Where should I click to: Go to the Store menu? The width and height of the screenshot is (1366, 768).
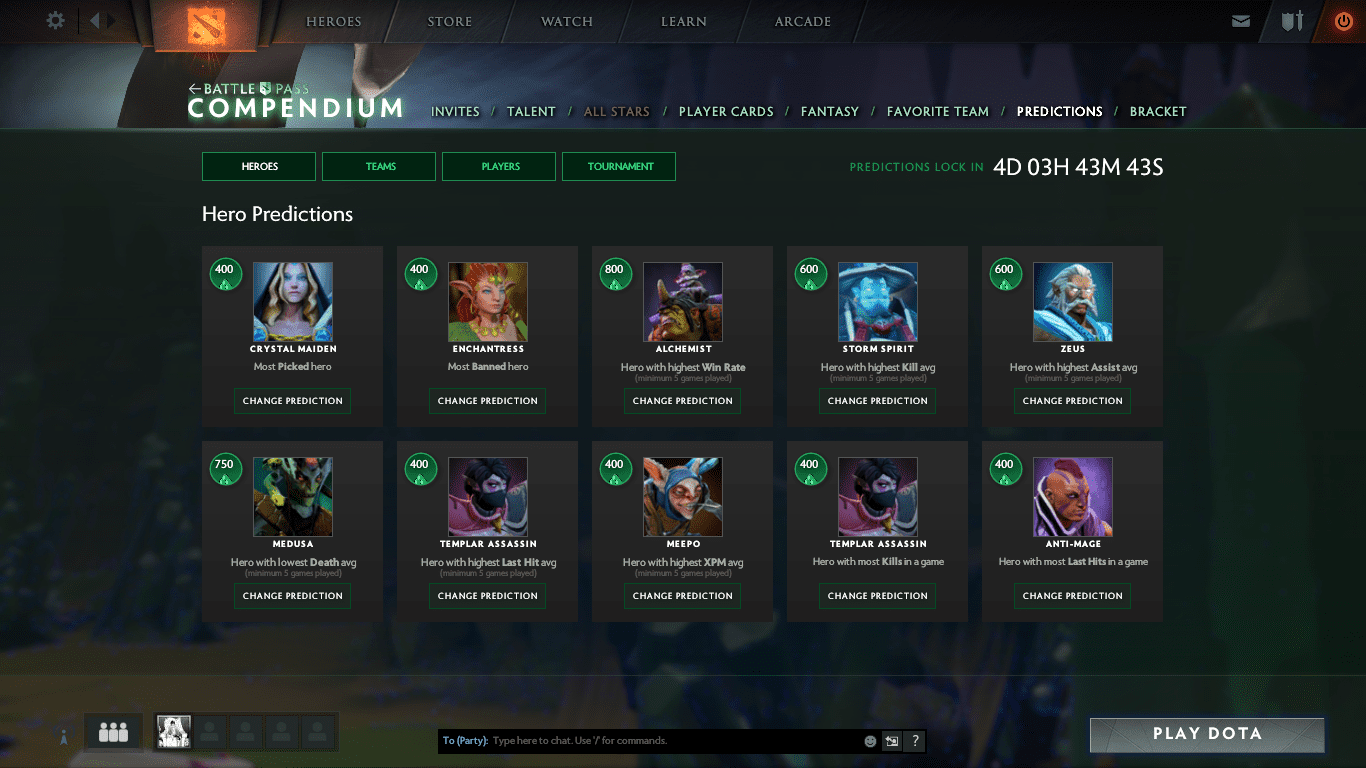[x=450, y=22]
